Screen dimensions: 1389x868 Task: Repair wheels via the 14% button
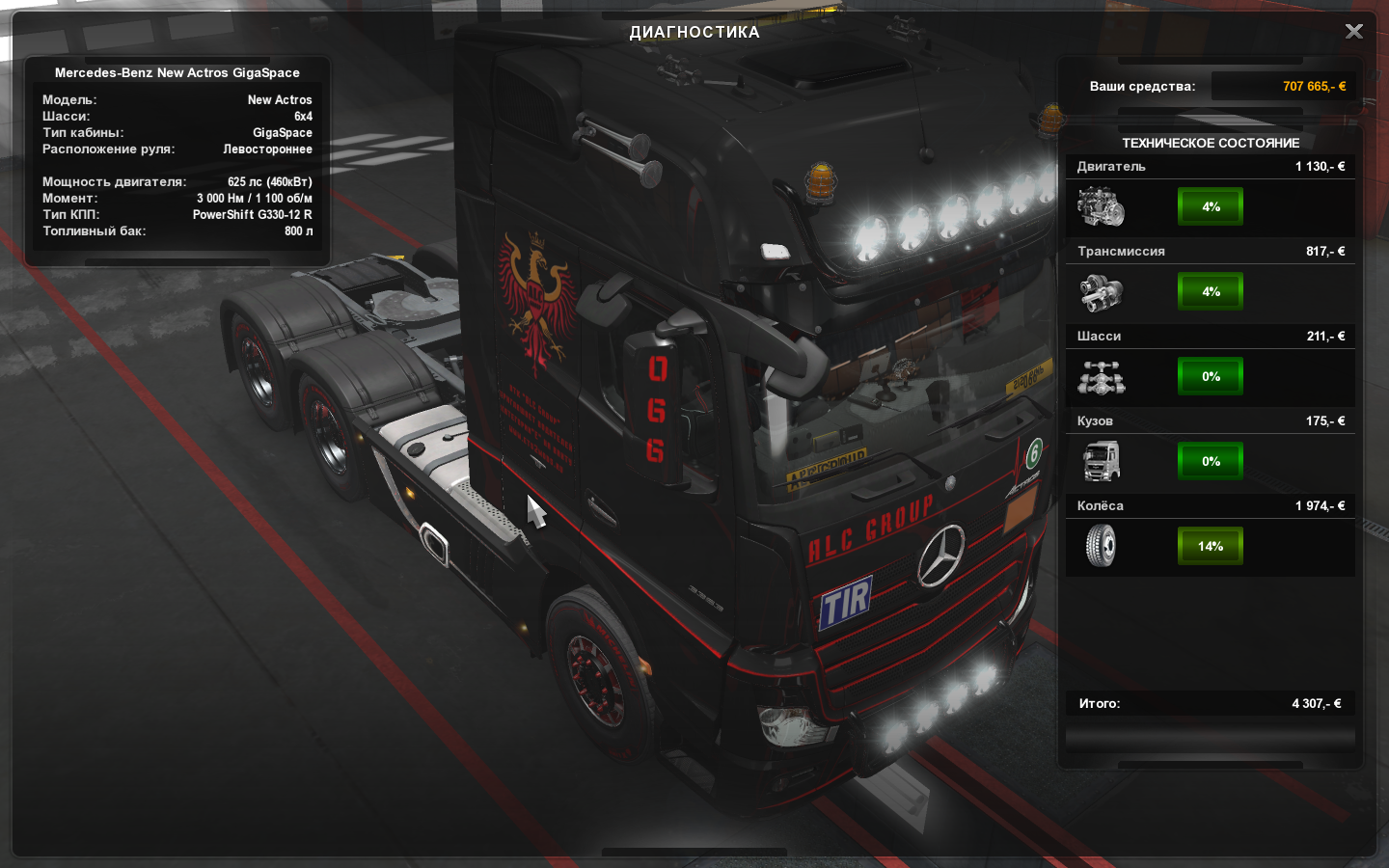[x=1211, y=546]
